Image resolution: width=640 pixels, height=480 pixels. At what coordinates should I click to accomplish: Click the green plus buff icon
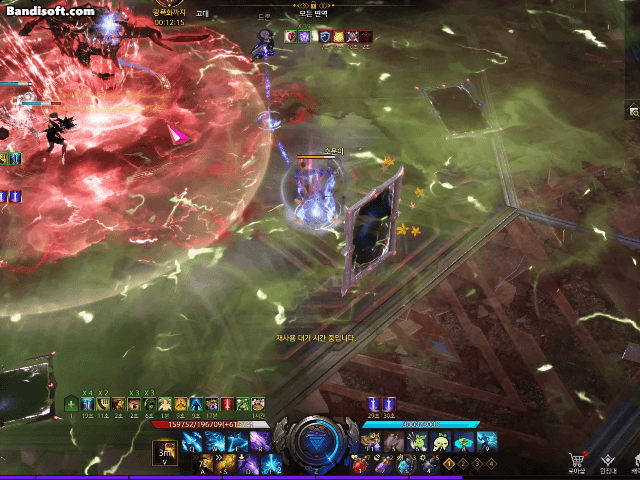tap(71, 404)
